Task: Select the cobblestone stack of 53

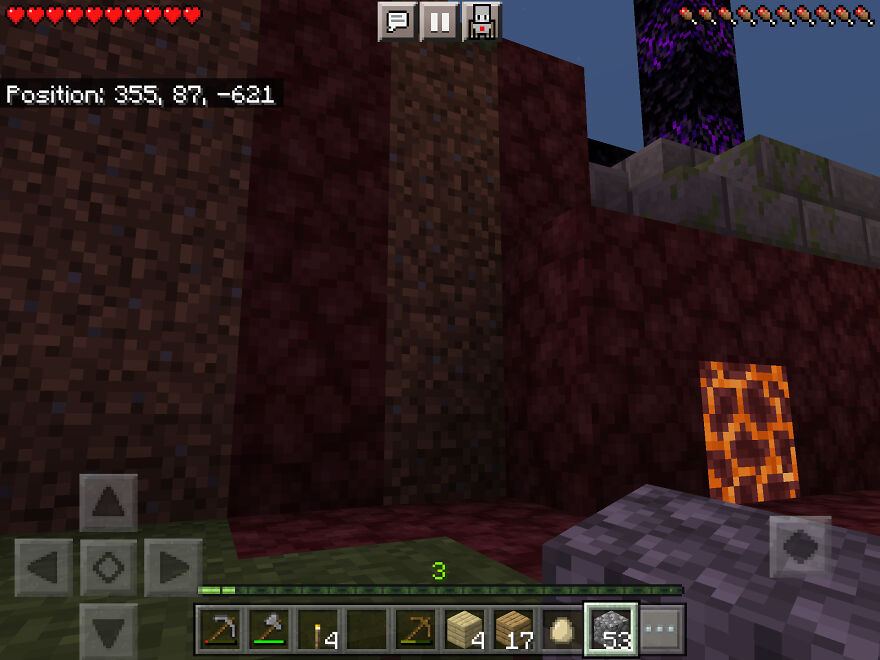Action: pyautogui.click(x=611, y=630)
